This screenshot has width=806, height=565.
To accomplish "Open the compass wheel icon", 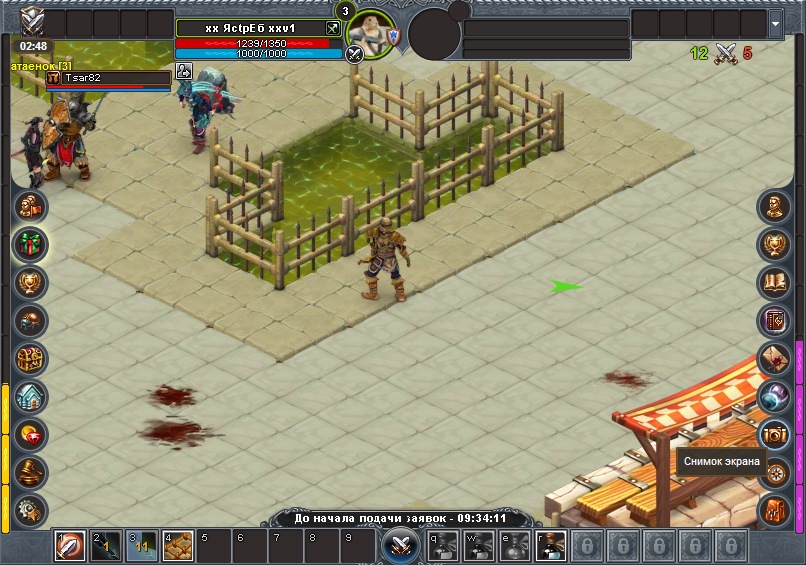I will (x=774, y=472).
